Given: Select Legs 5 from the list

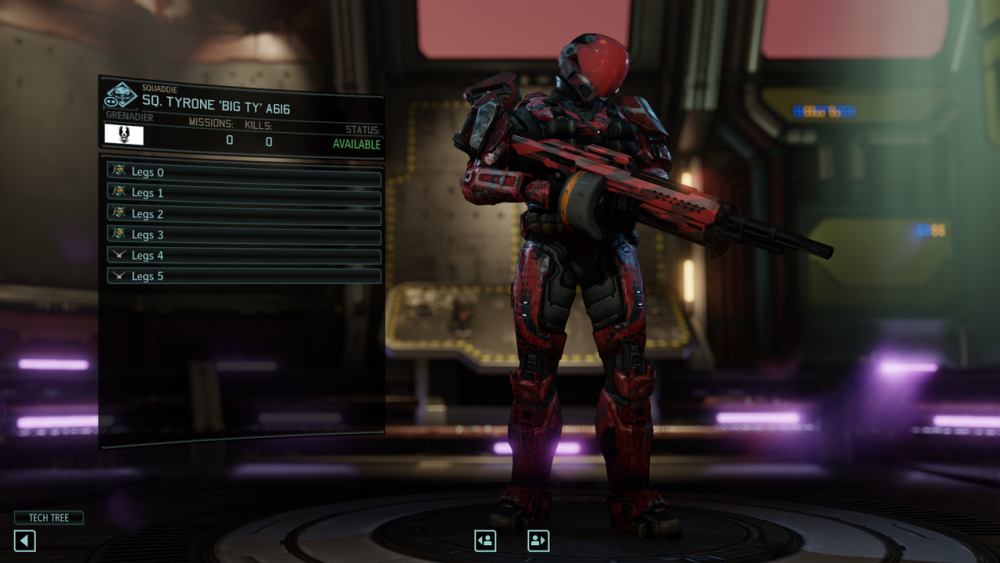Looking at the screenshot, I should [244, 276].
